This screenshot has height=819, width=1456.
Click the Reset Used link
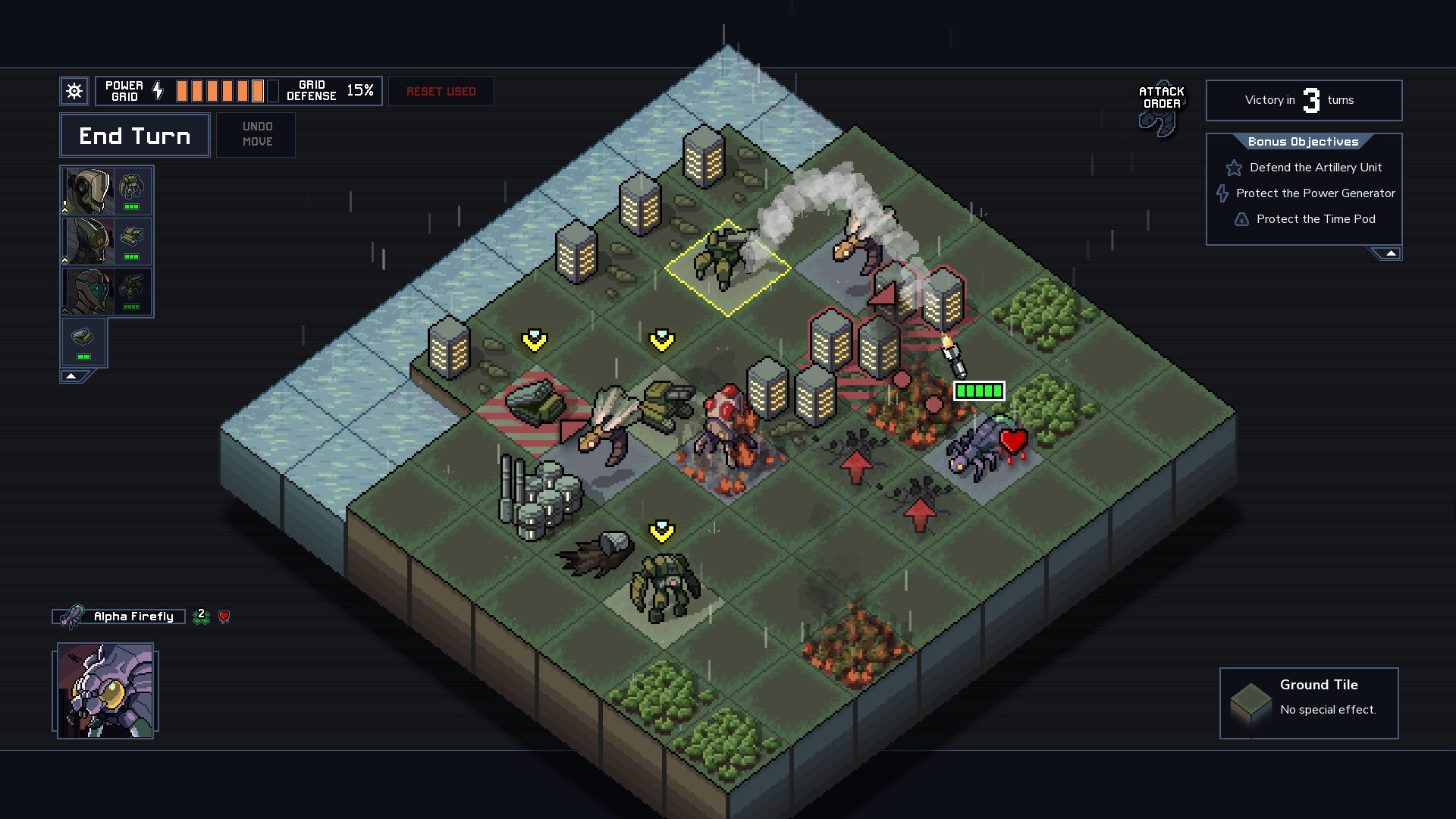point(441,91)
